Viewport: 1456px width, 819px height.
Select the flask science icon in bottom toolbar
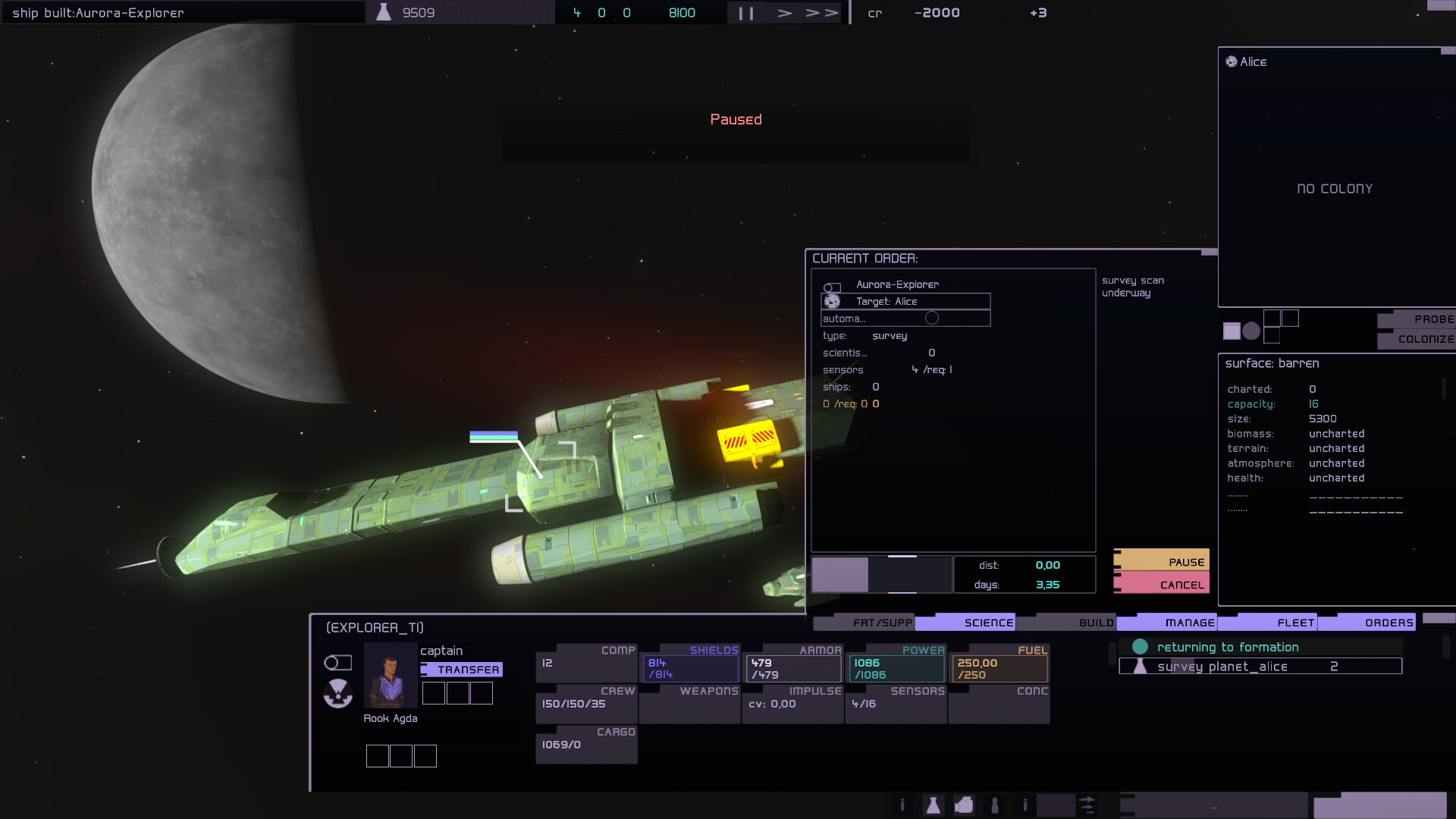click(934, 805)
